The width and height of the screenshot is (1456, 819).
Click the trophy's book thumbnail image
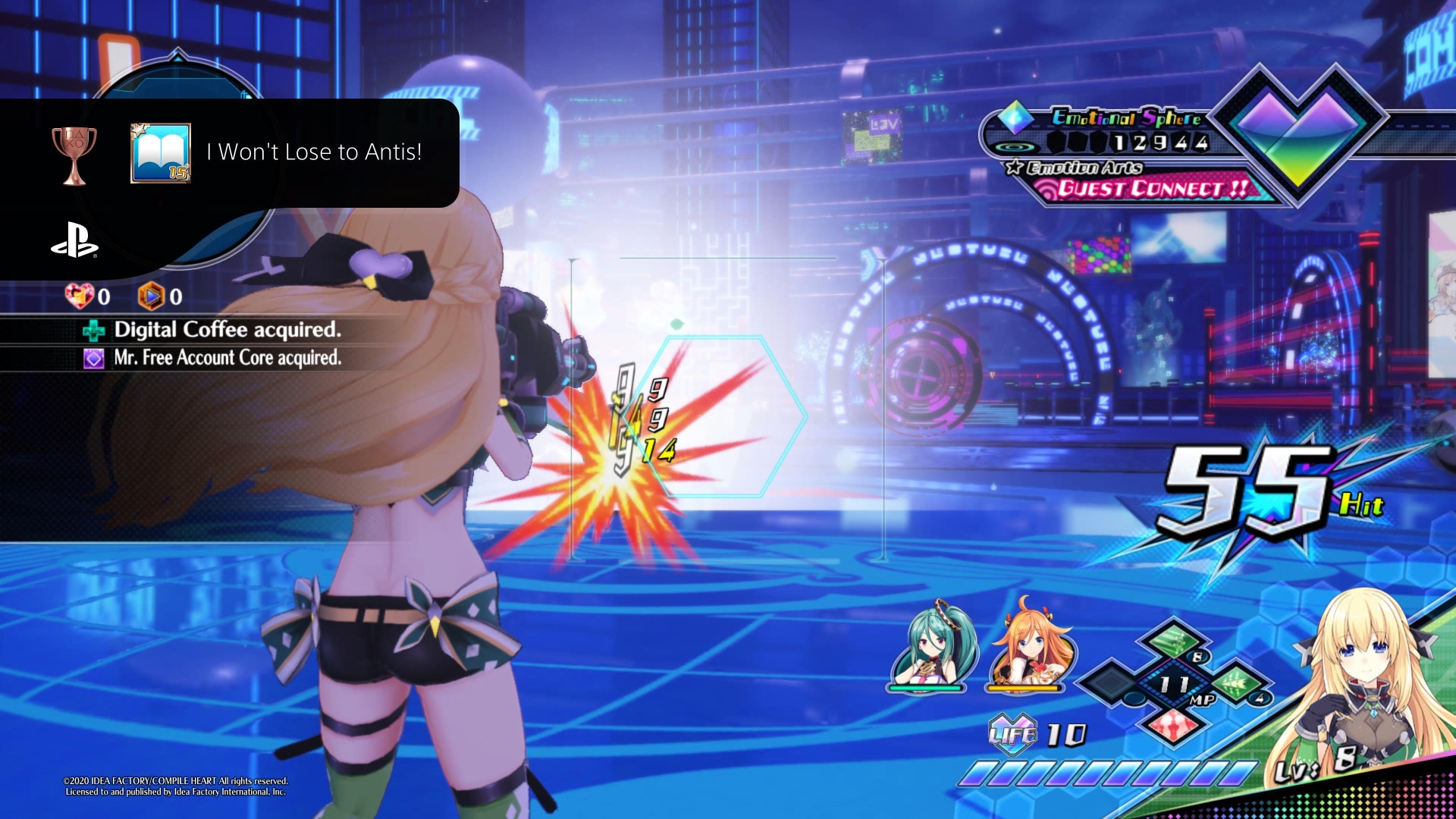click(161, 153)
